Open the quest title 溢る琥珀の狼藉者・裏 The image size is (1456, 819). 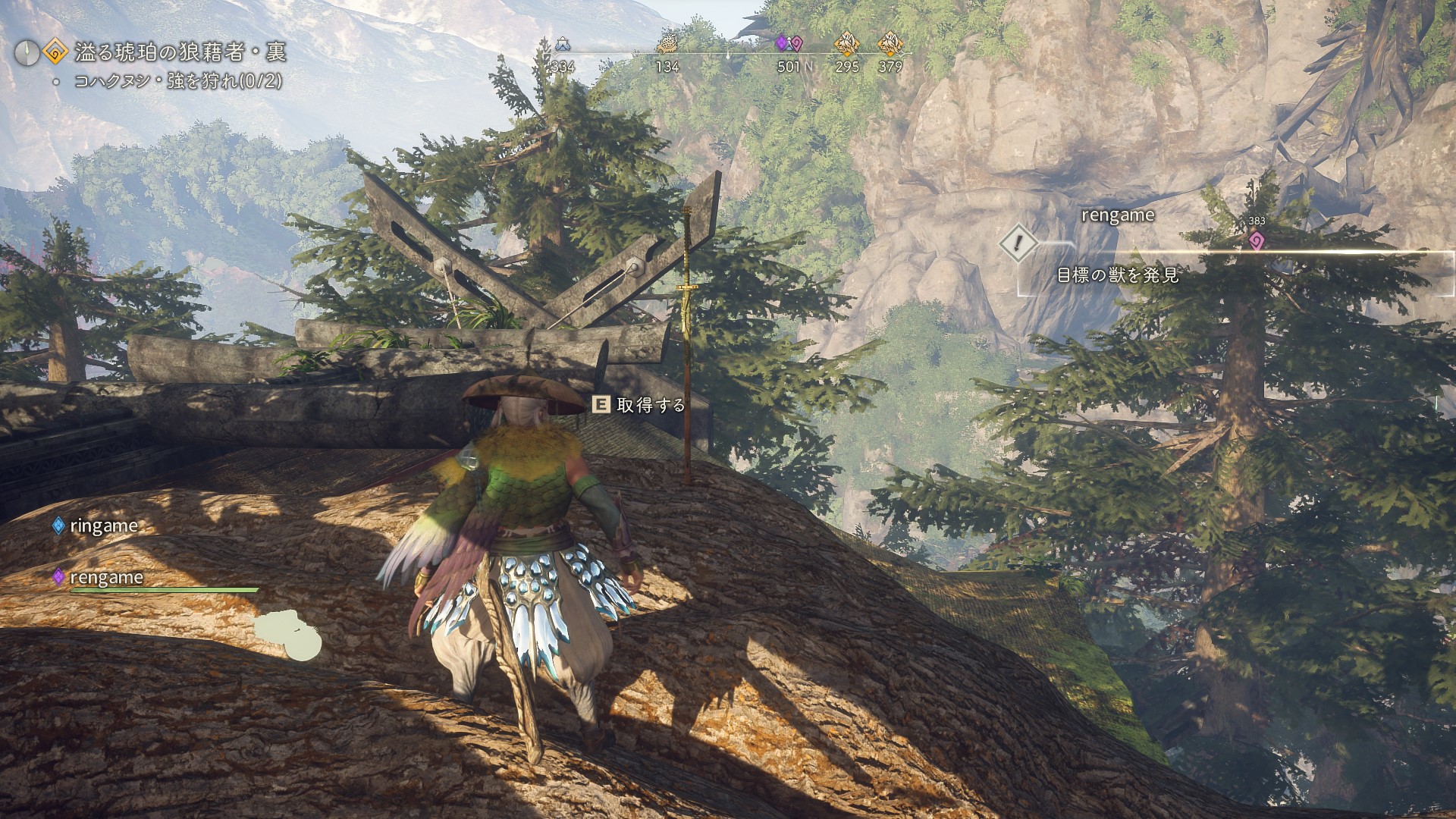click(x=180, y=52)
